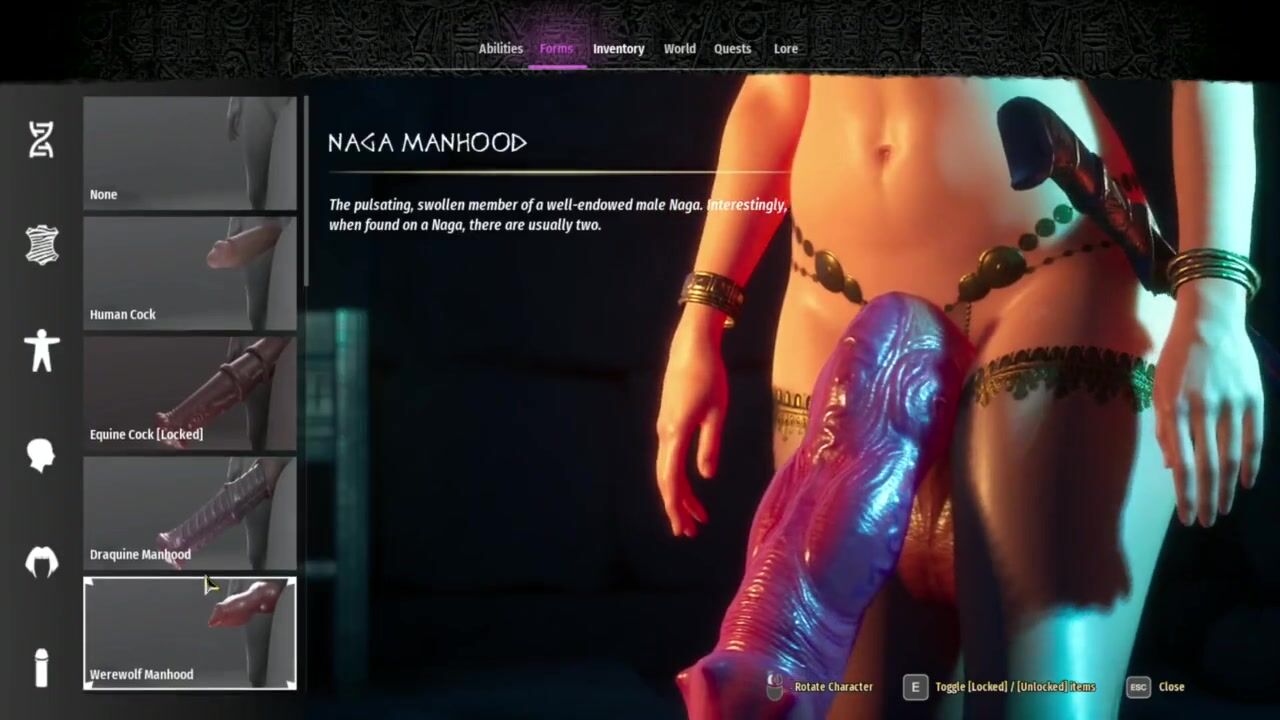Open the Inventory tab
1280x720 pixels.
618,49
